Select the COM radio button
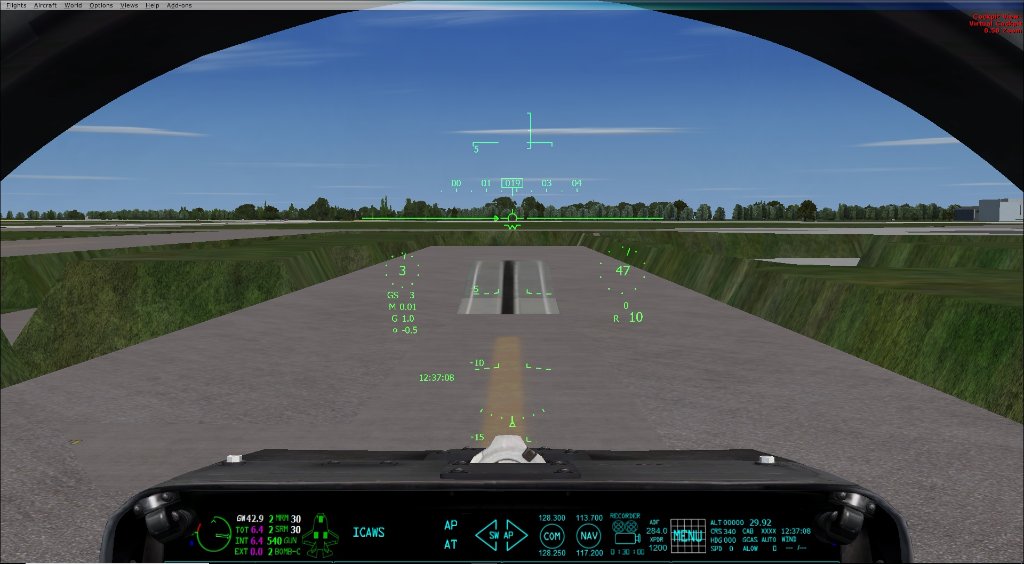This screenshot has width=1024, height=564. [552, 535]
